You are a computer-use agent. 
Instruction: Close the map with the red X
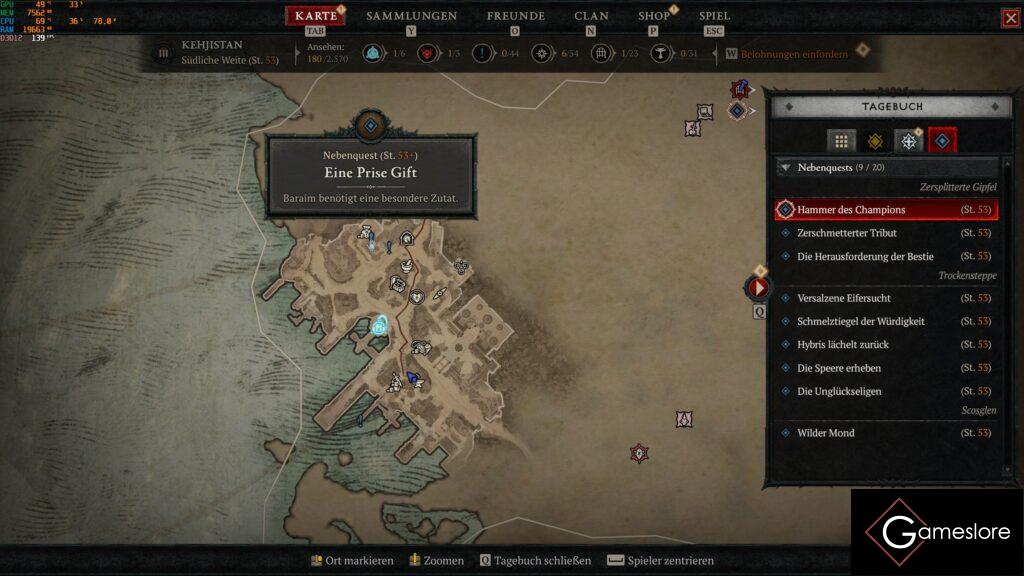(1010, 18)
